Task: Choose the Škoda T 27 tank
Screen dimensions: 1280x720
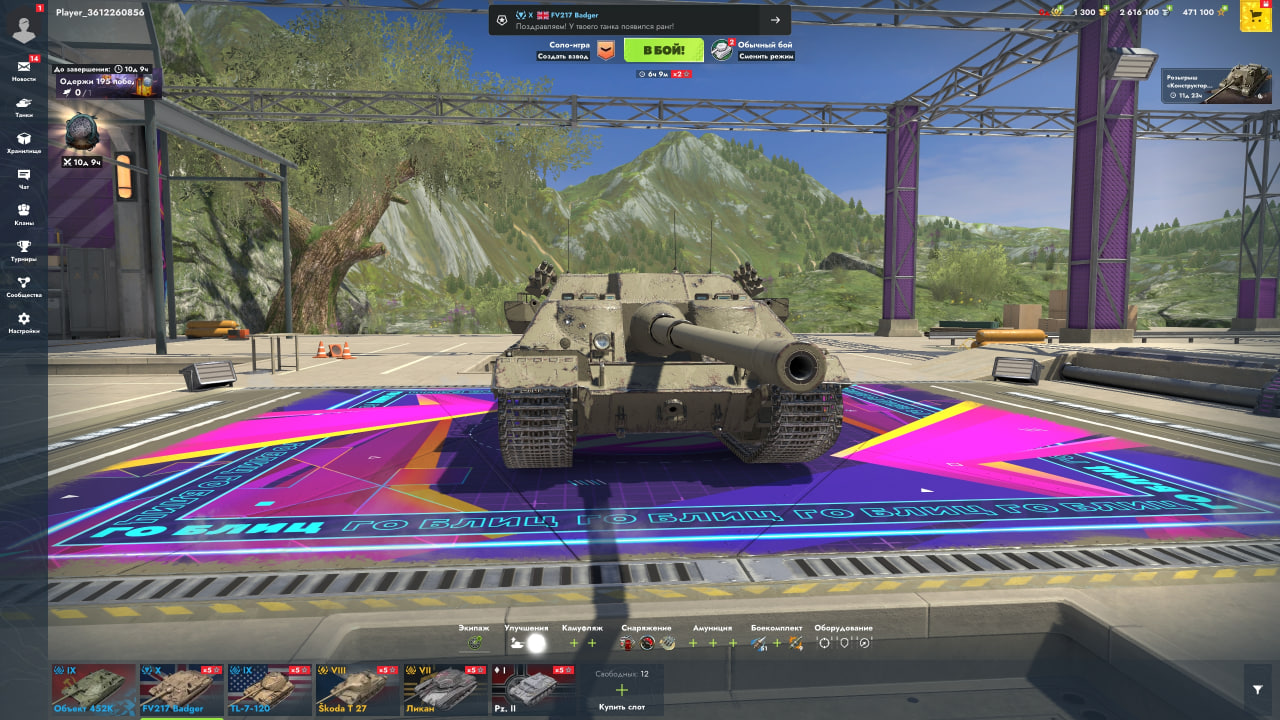Action: pos(358,690)
